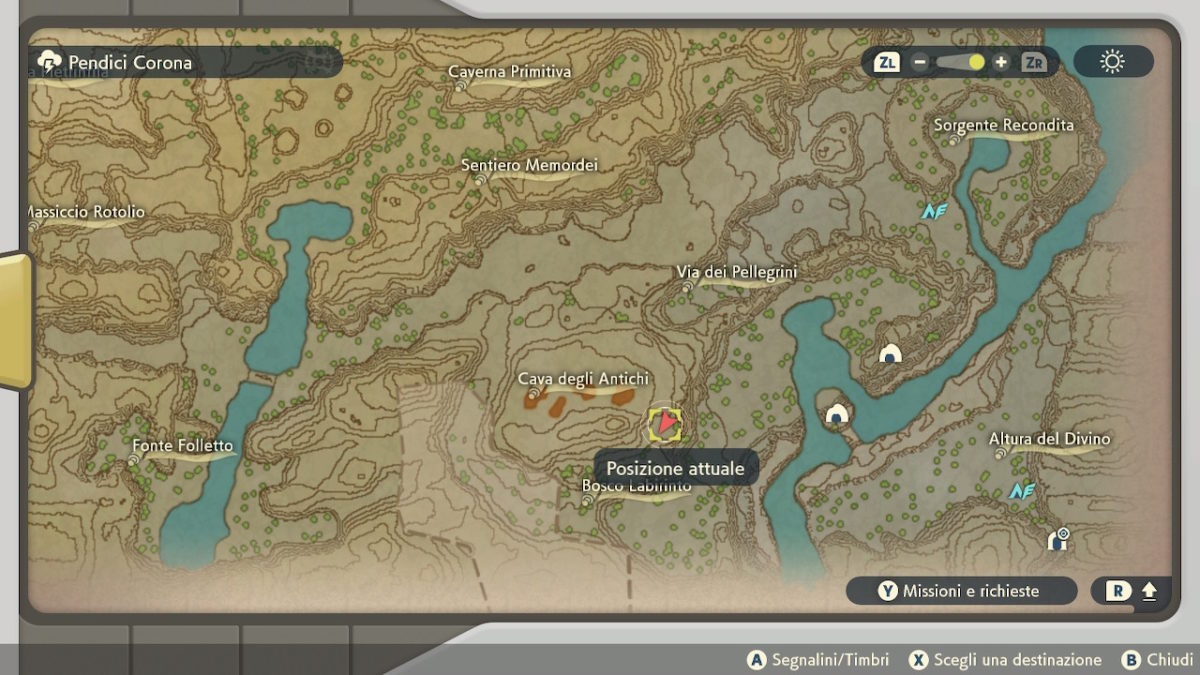
Task: Select the current position red arrow marker
Action: [665, 424]
